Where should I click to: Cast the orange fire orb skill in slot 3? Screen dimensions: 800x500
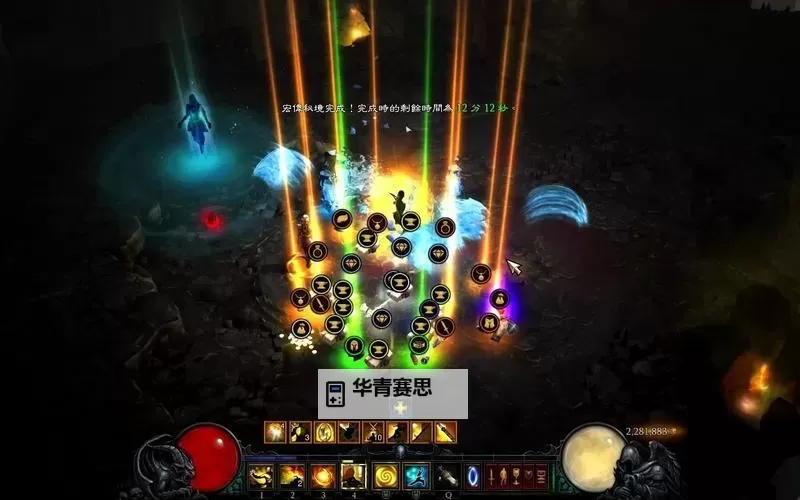[323, 476]
